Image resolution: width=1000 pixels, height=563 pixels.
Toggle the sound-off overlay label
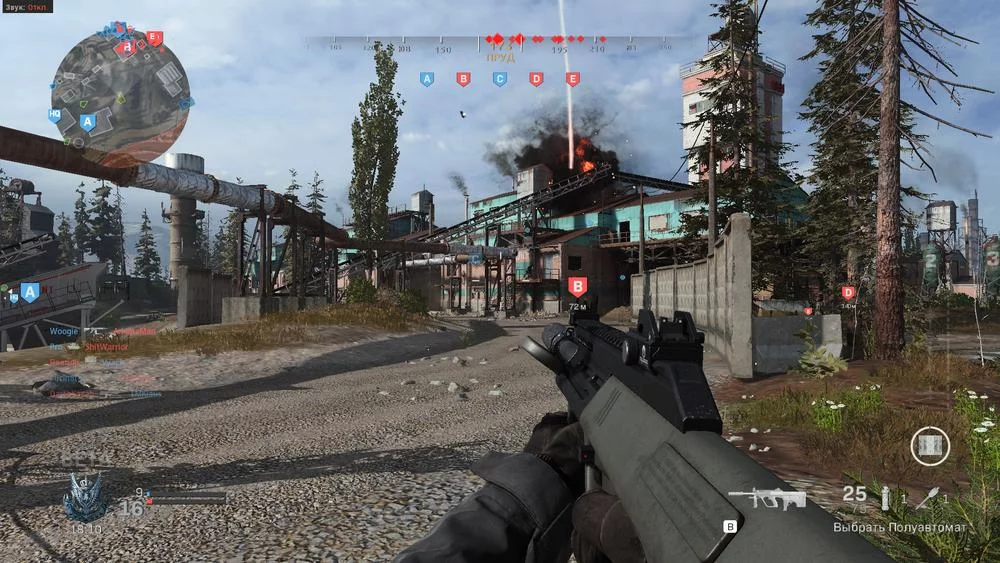[27, 6]
